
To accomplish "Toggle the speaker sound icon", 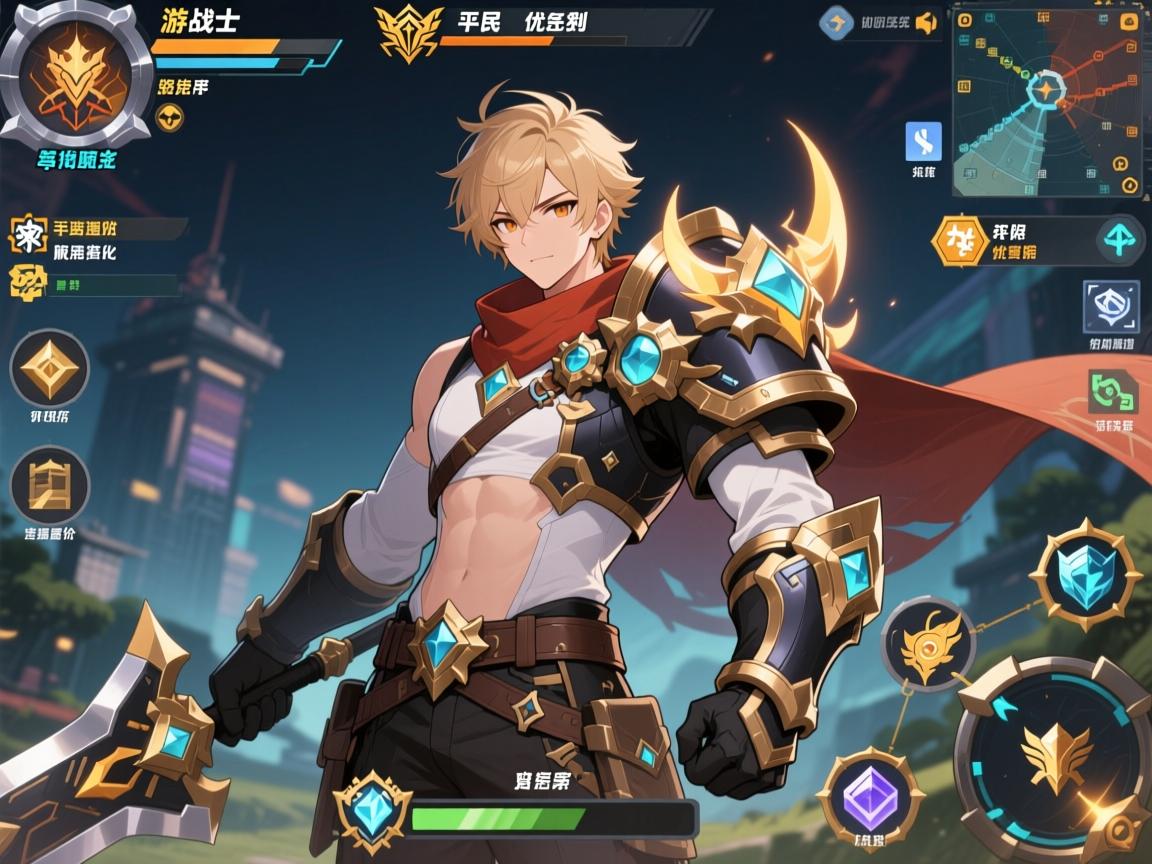I will [x=926, y=23].
